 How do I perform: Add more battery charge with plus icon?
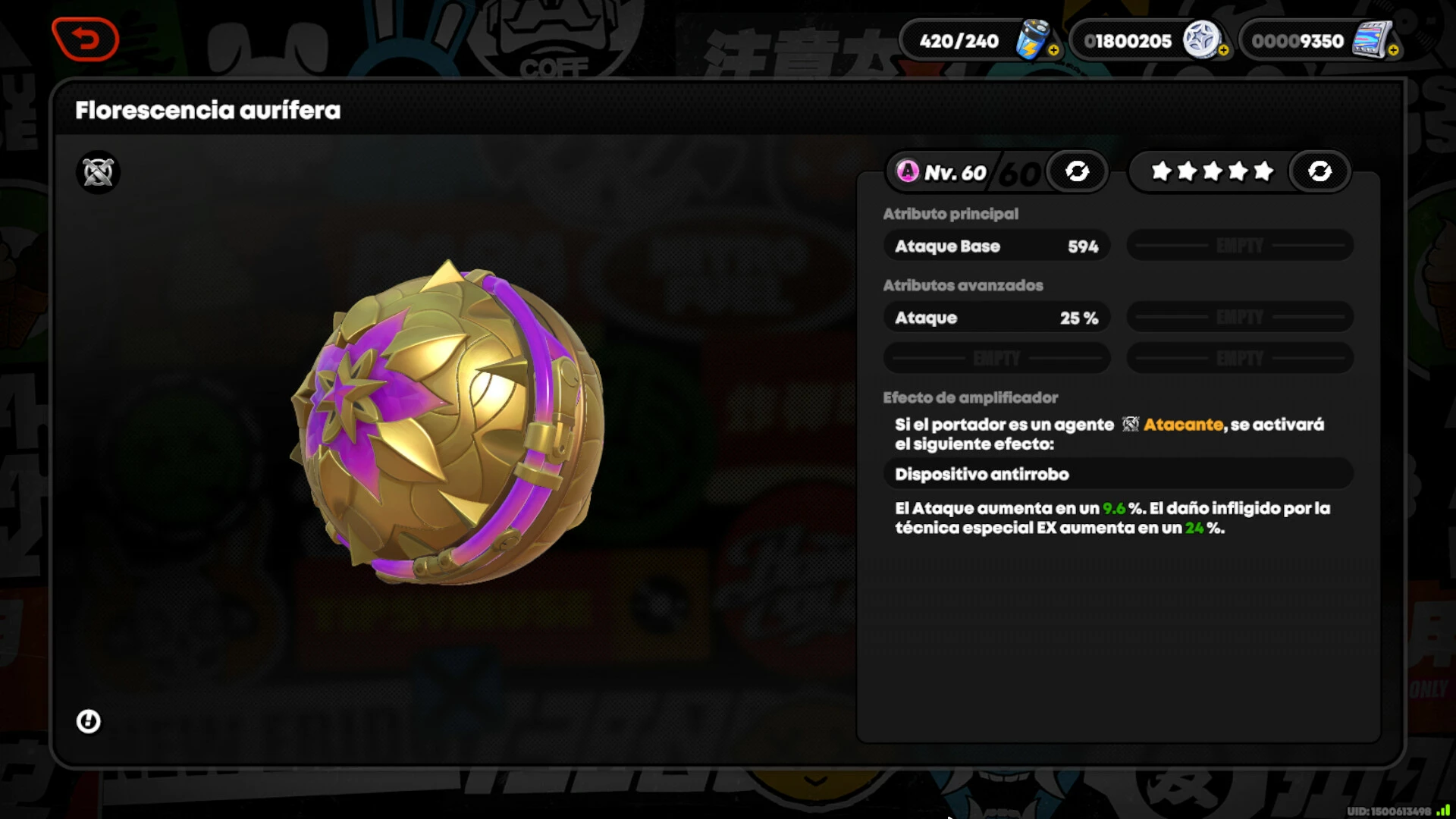coord(1053,51)
